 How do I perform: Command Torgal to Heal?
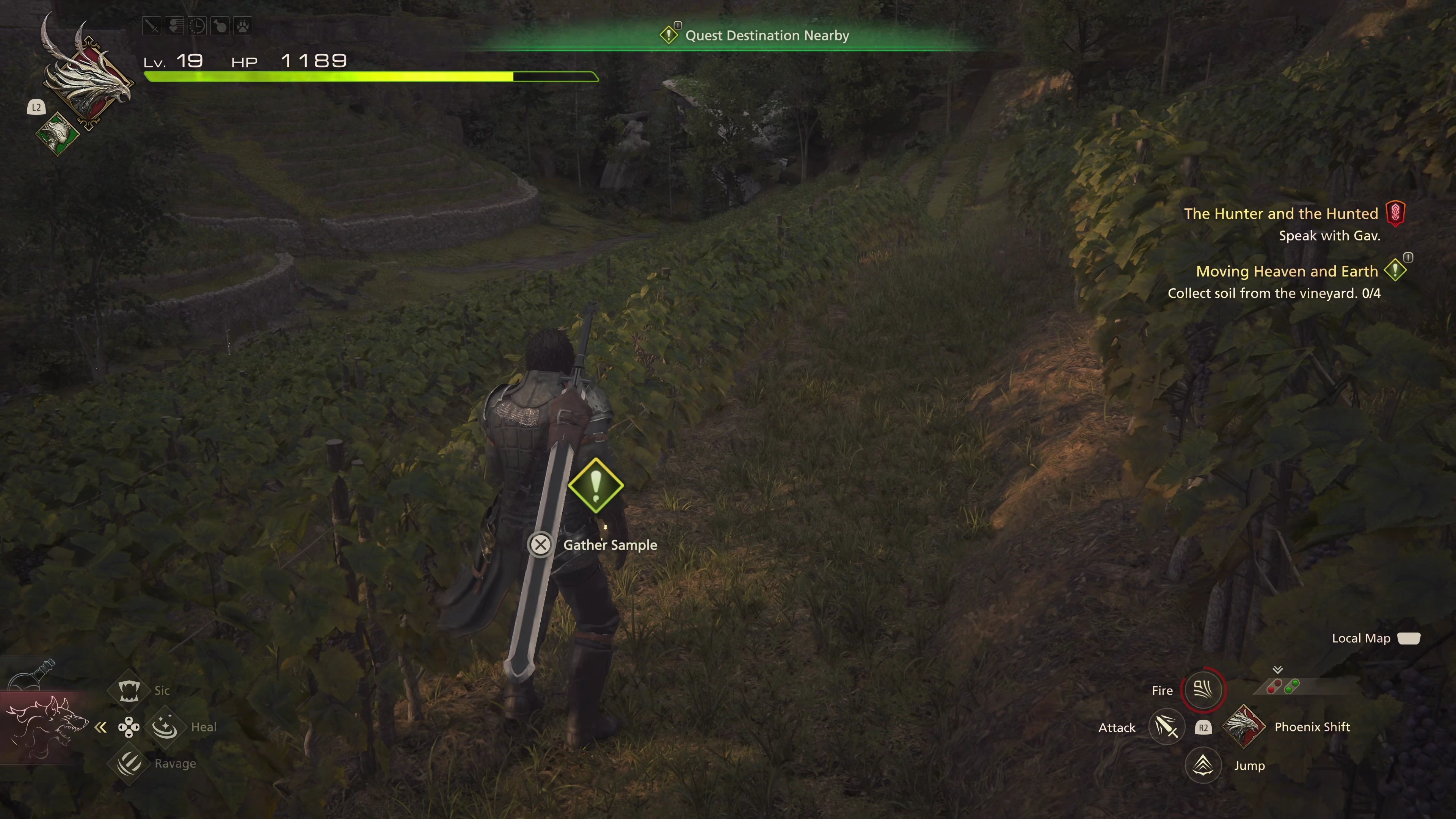coord(165,727)
